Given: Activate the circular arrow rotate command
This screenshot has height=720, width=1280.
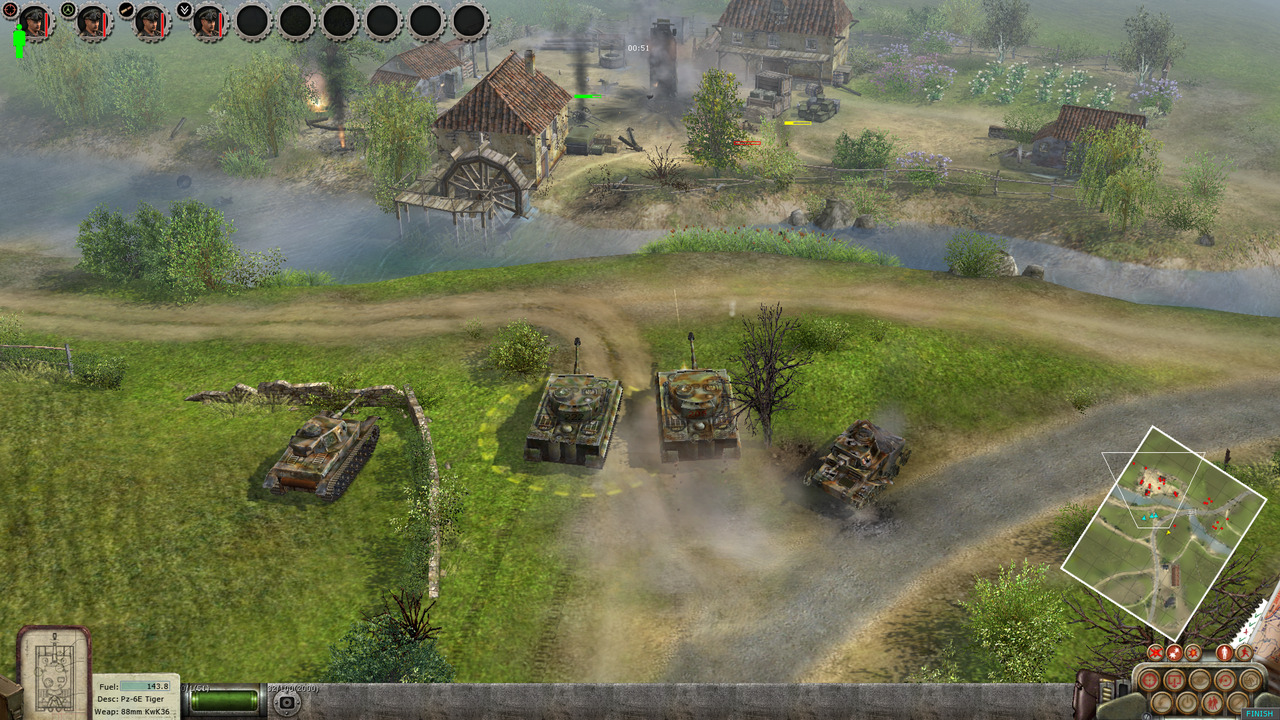Looking at the screenshot, I should 1225,680.
